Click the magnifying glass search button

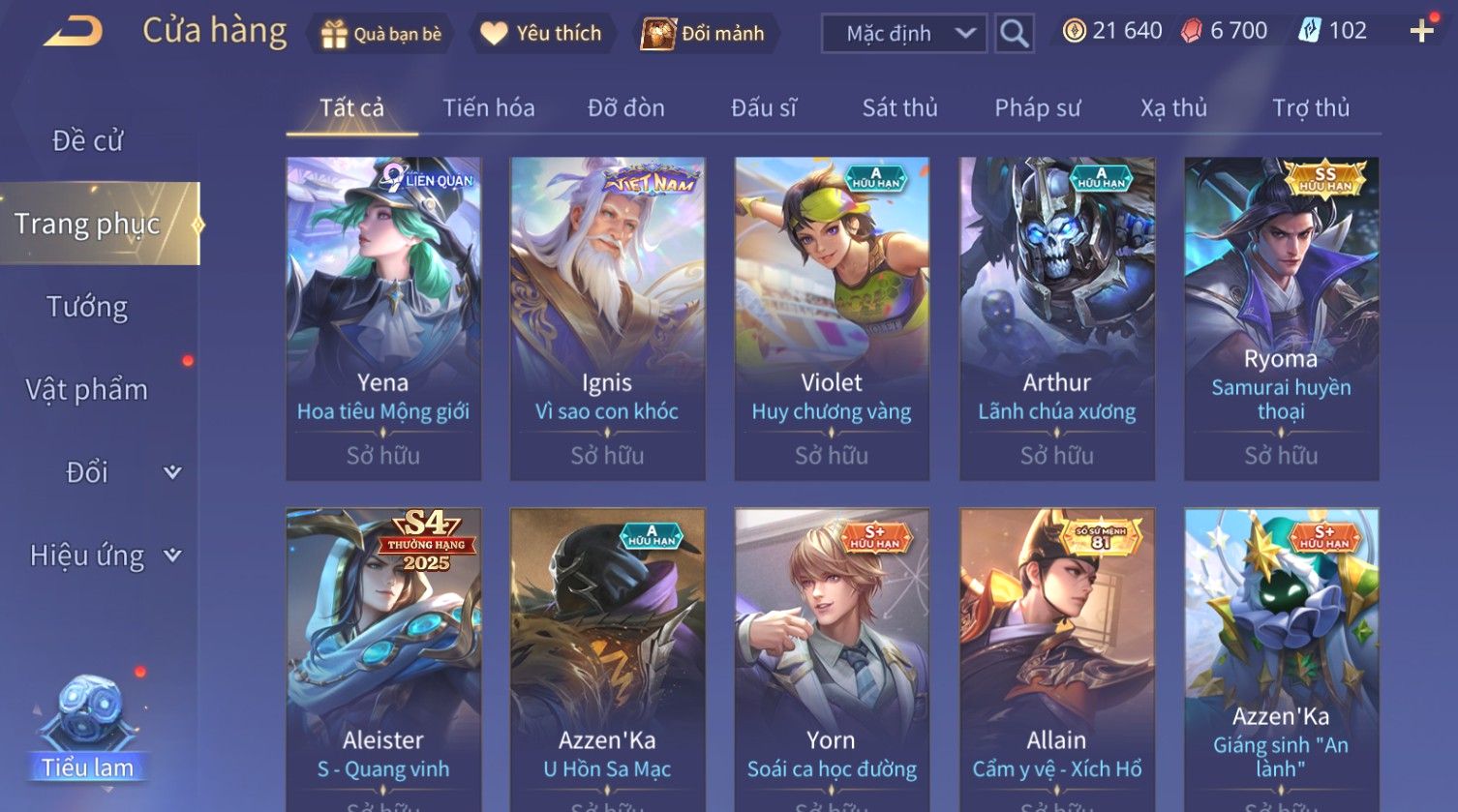[x=1014, y=34]
